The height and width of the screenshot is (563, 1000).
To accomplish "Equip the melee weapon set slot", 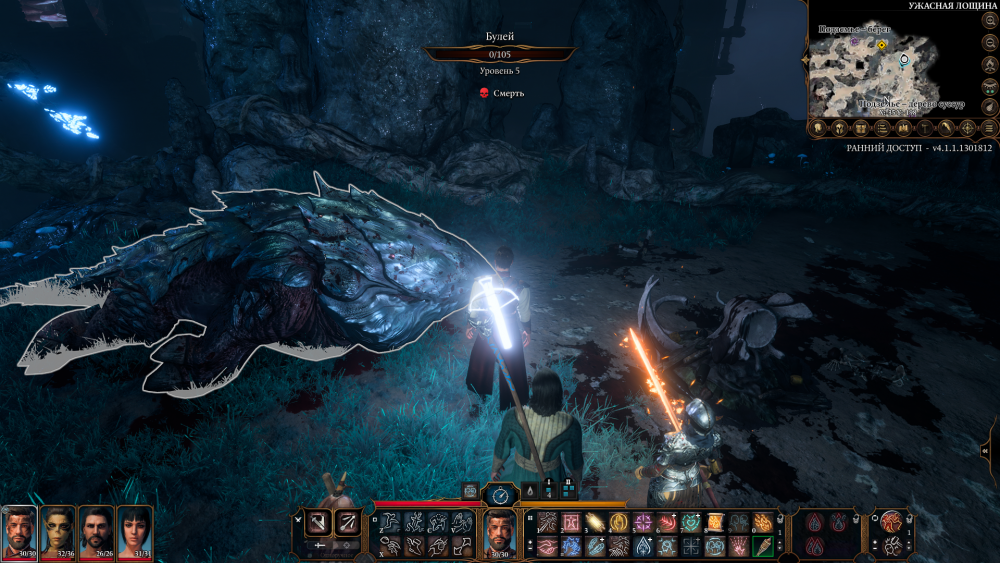I will coord(319,520).
